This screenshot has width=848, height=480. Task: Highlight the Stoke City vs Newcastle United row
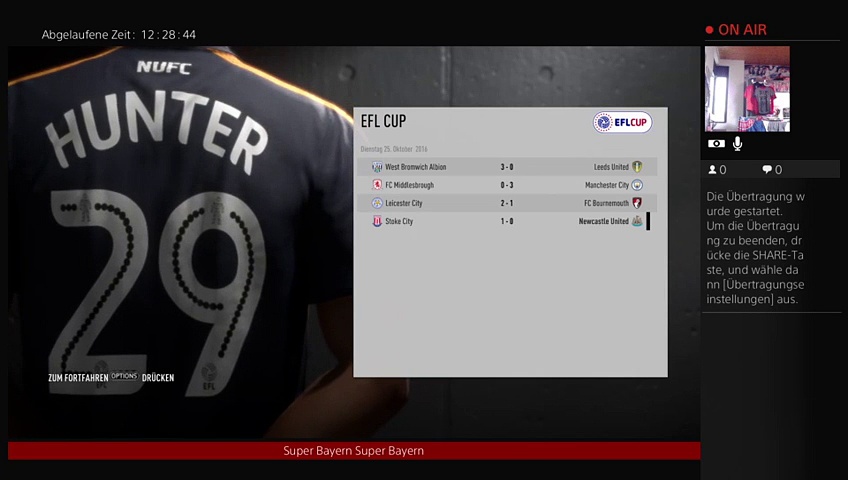coord(507,221)
